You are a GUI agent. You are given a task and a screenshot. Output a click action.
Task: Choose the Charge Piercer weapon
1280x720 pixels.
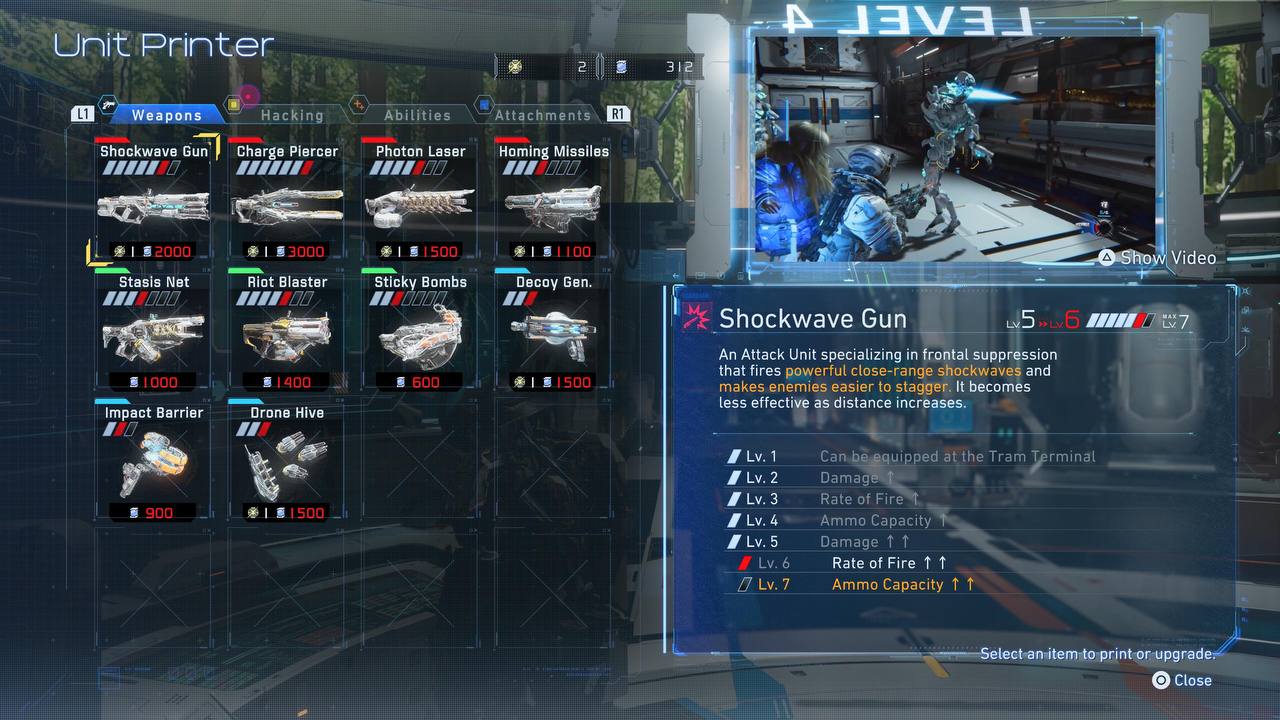click(x=287, y=200)
